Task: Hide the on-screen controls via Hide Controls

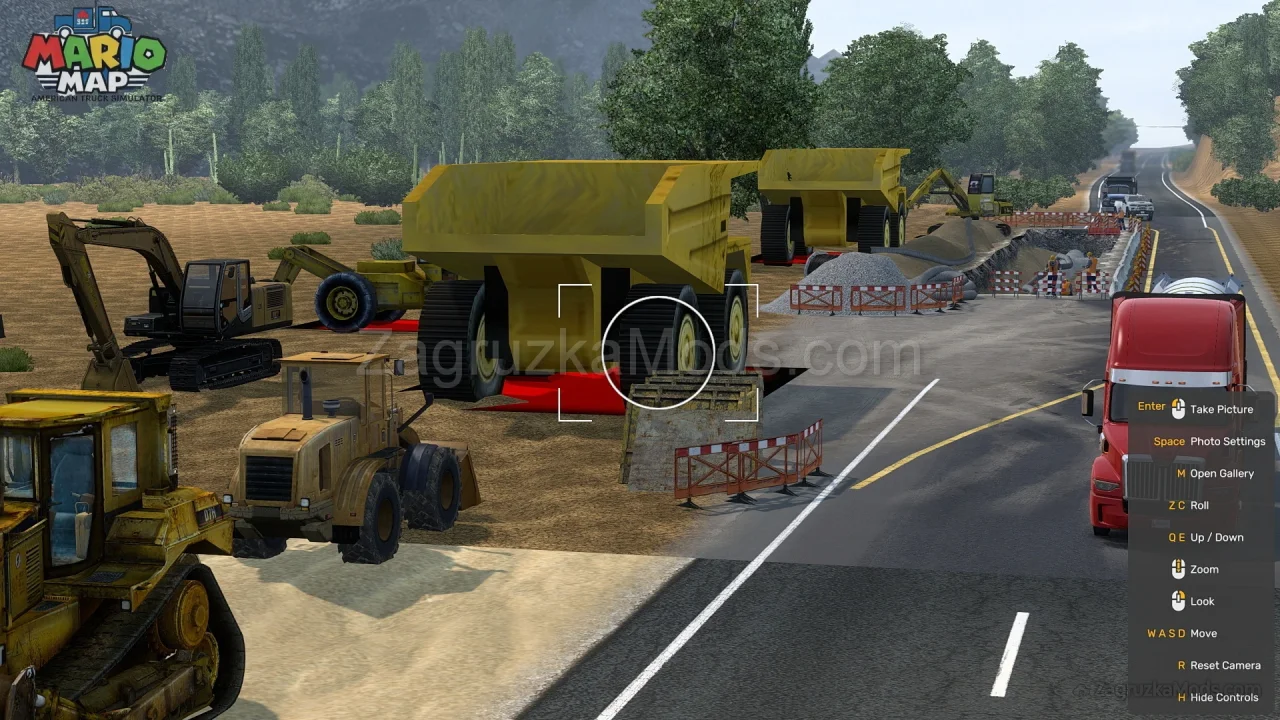Action: 1224,697
